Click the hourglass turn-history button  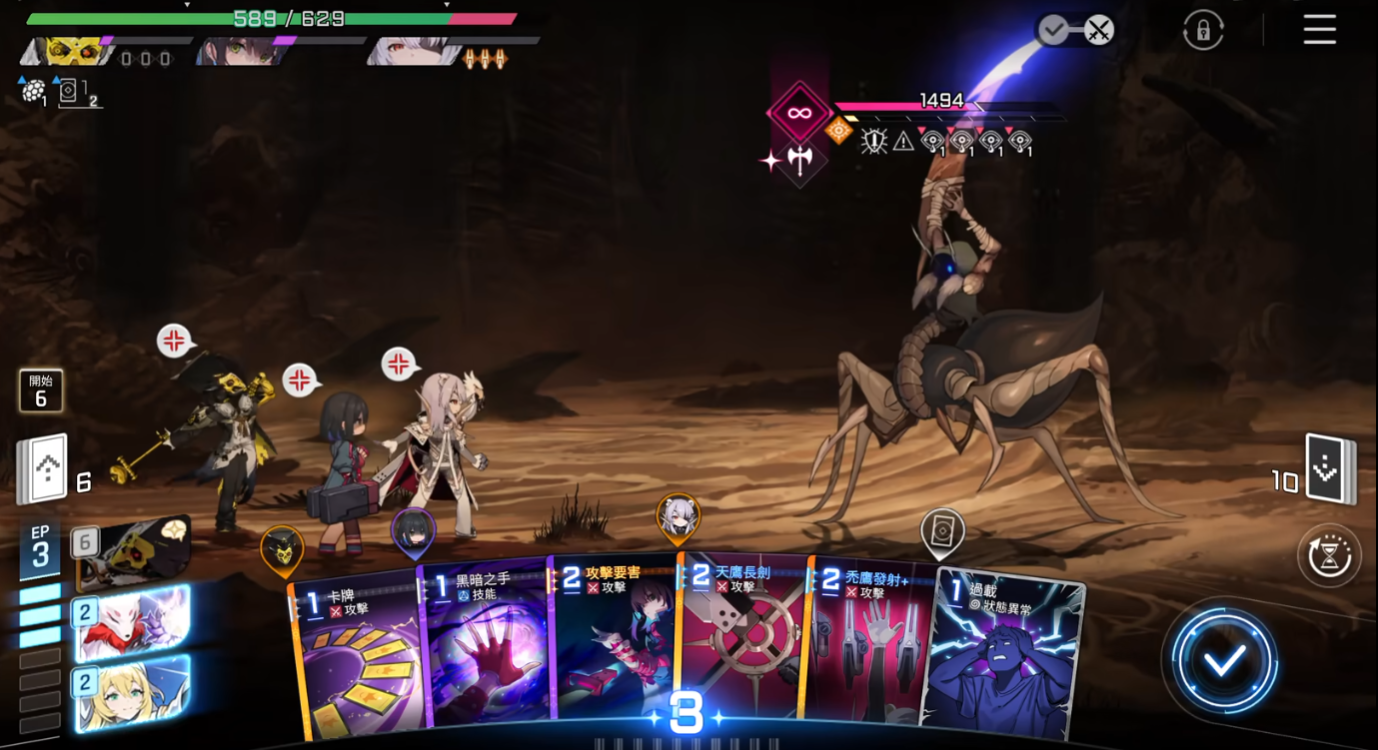1329,555
